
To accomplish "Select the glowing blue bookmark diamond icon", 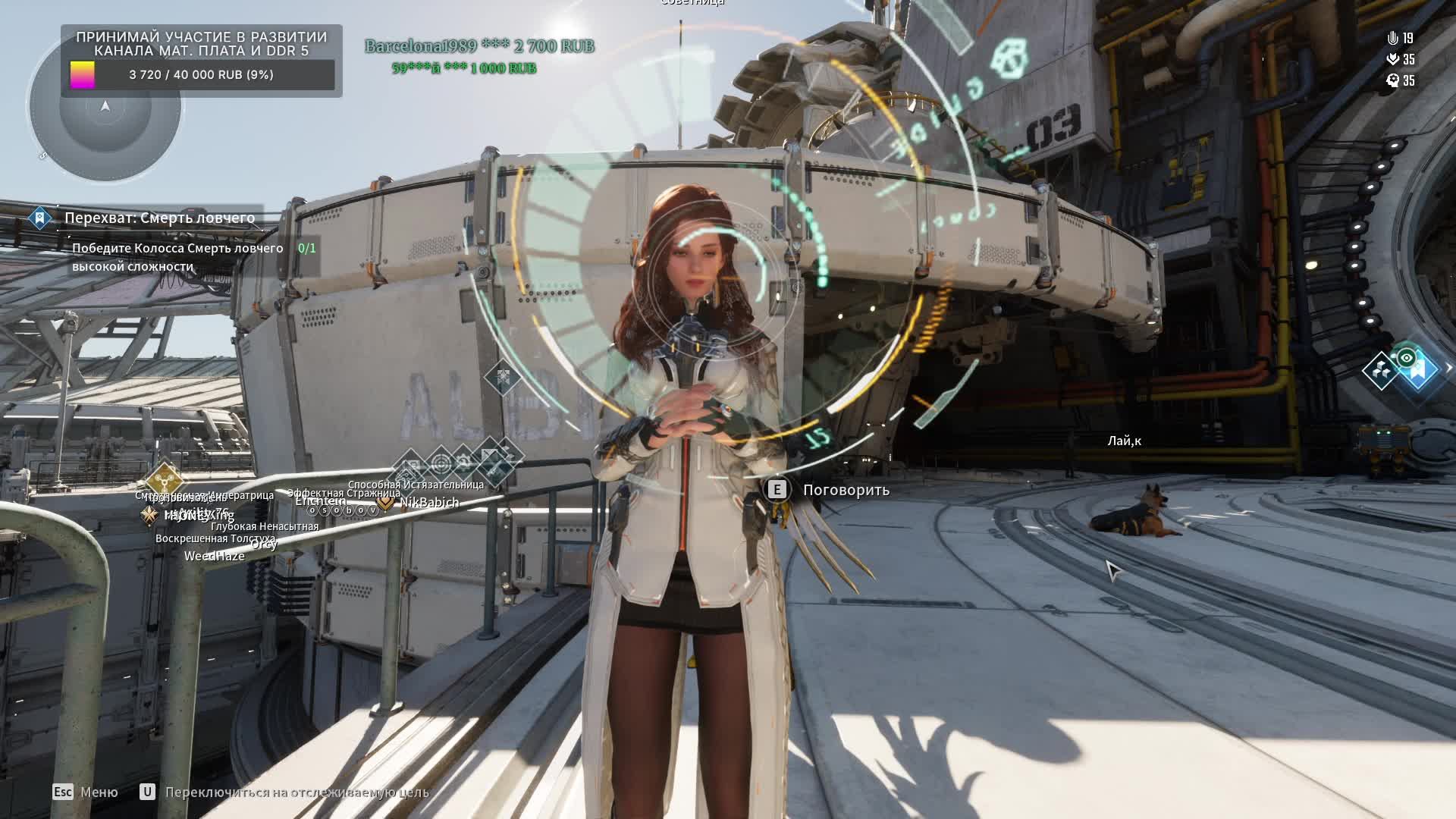I will [1420, 372].
